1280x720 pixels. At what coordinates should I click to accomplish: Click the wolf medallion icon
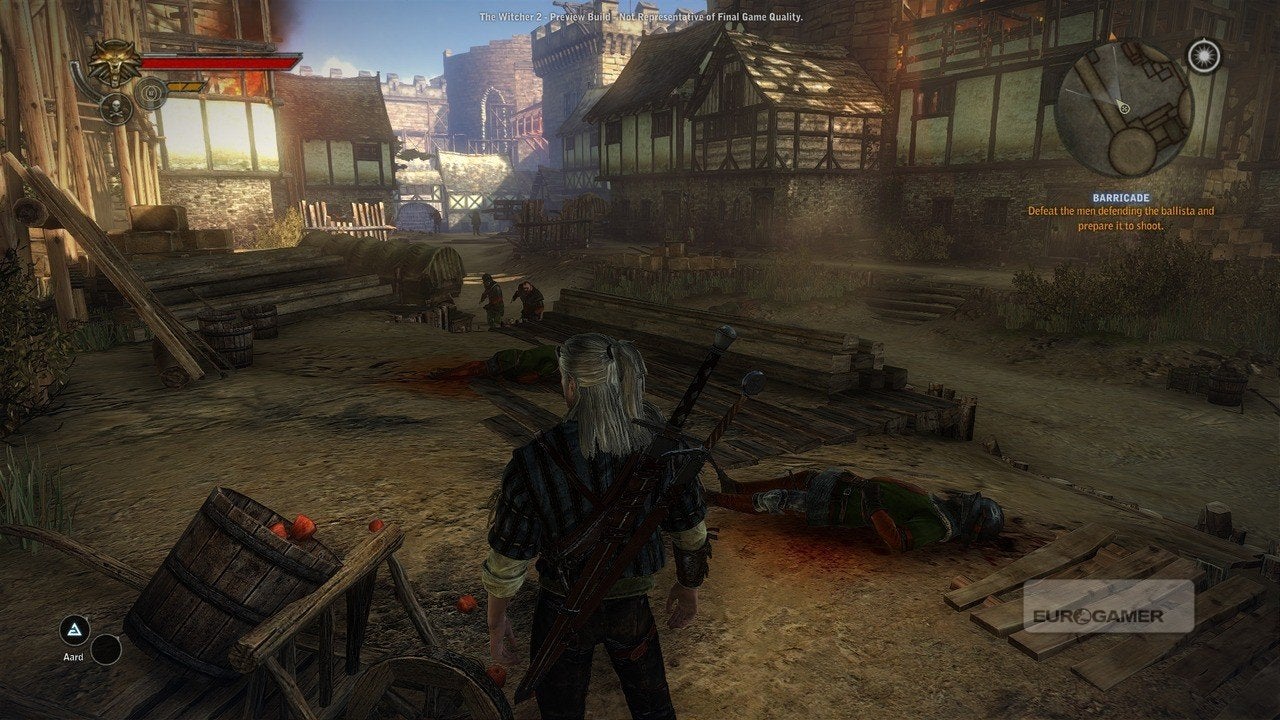point(115,62)
